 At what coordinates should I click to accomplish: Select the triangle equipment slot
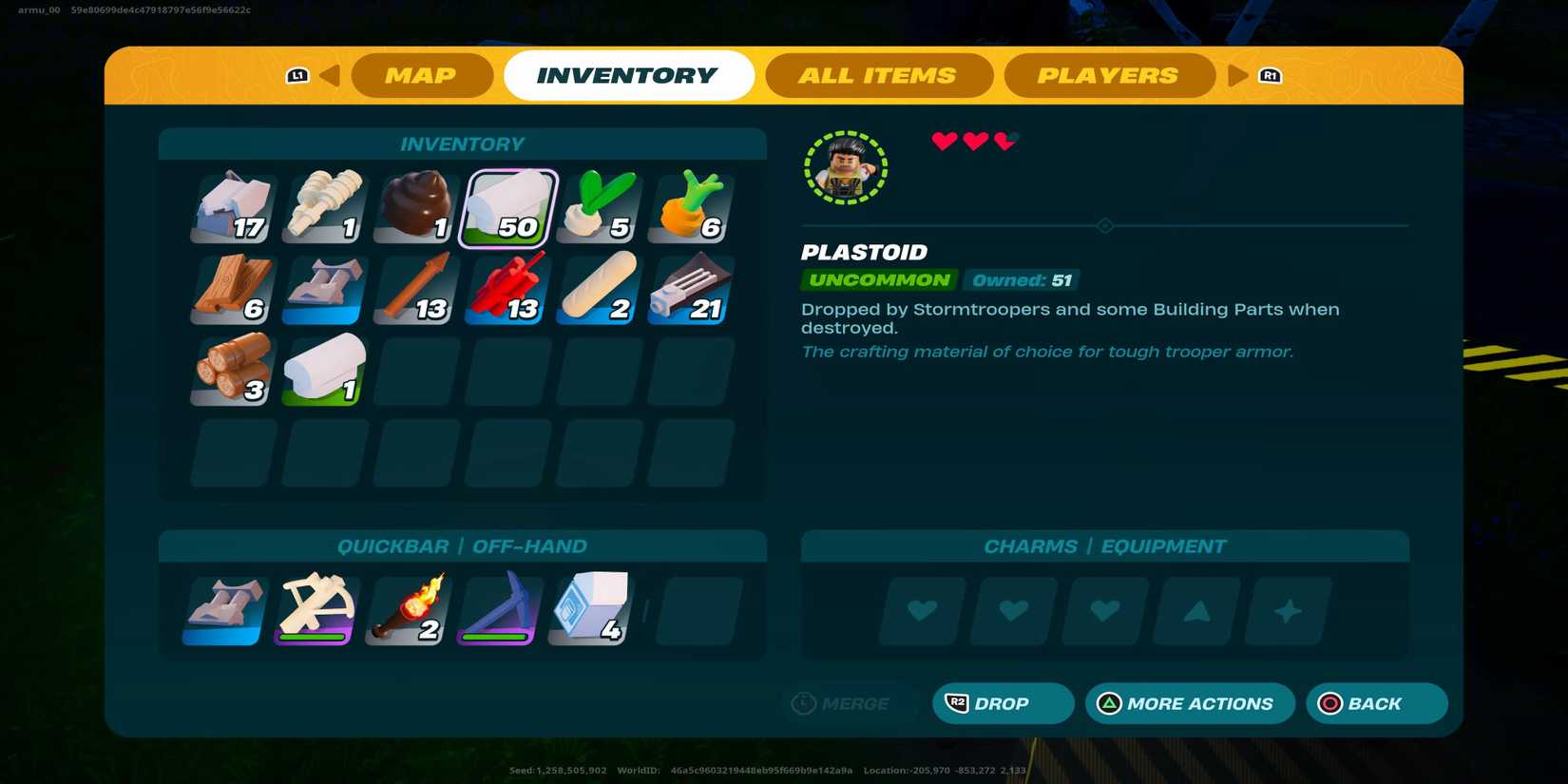[x=1195, y=611]
